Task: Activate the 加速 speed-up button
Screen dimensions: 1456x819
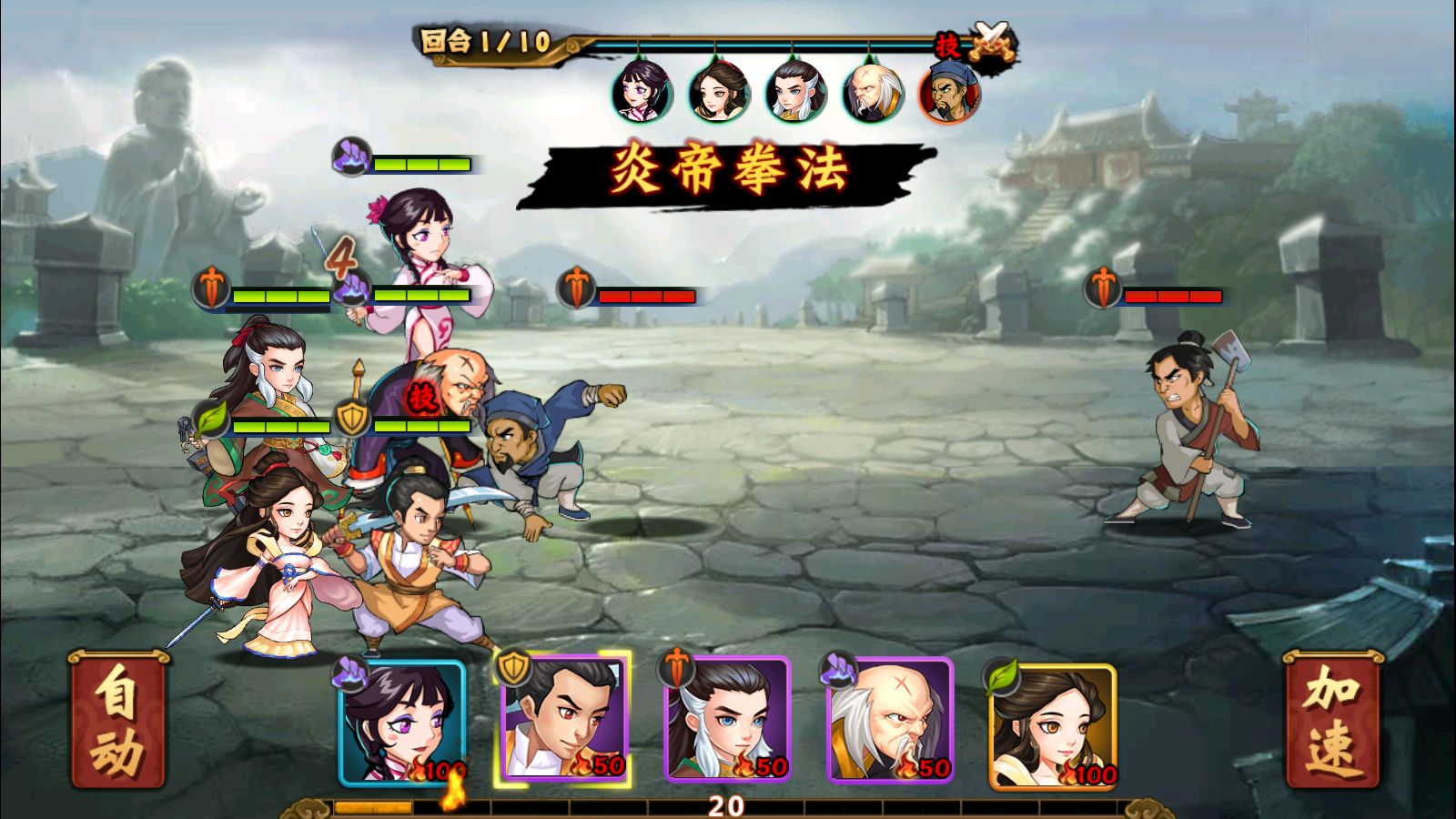Action: [1332, 720]
